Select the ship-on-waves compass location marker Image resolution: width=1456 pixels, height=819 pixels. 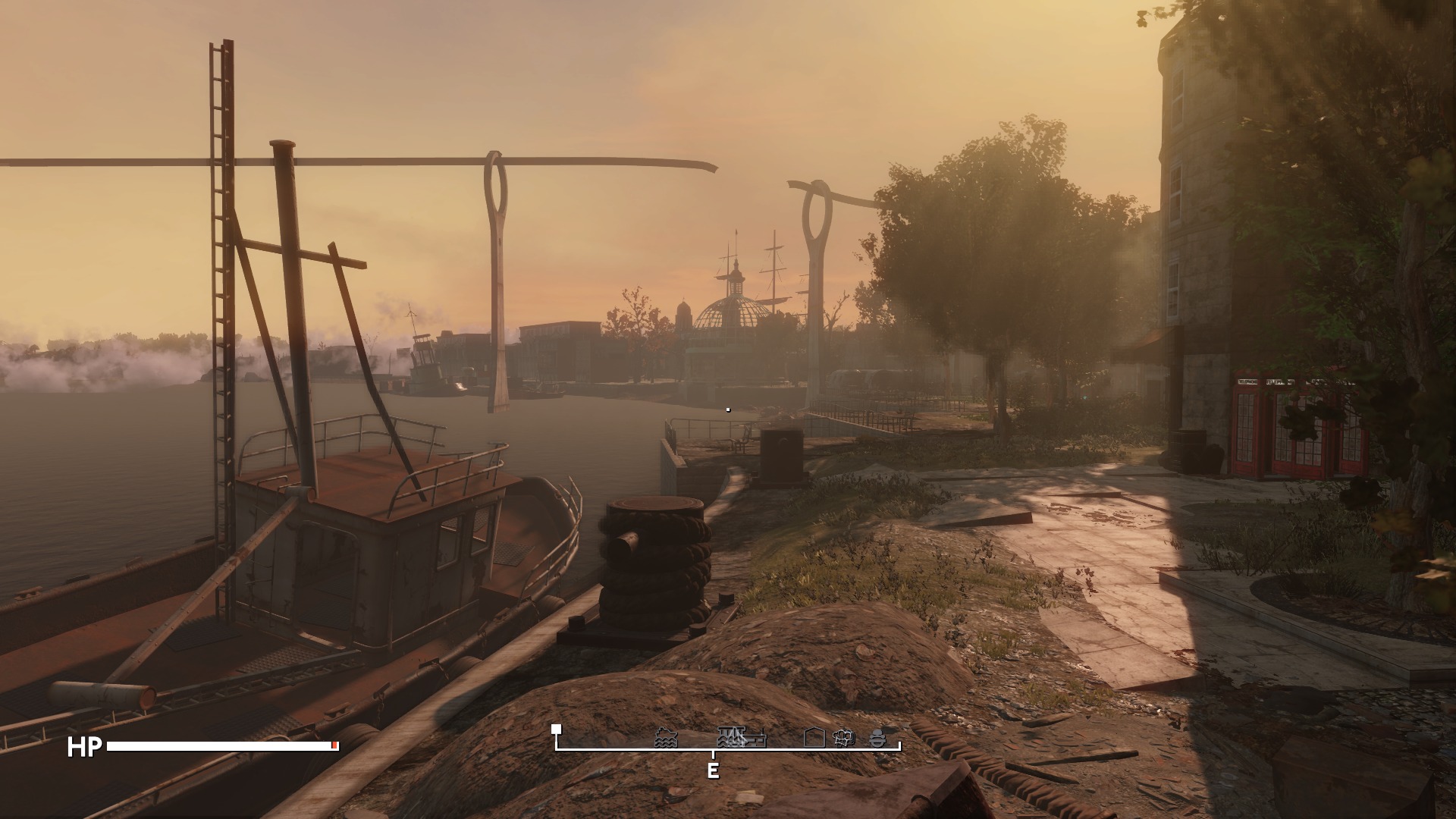(666, 738)
